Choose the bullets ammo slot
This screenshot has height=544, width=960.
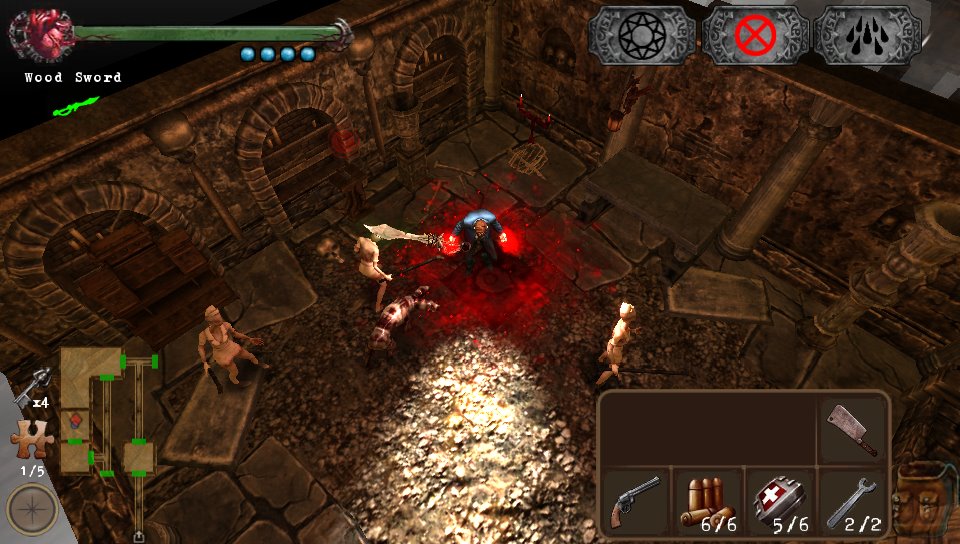[707, 501]
